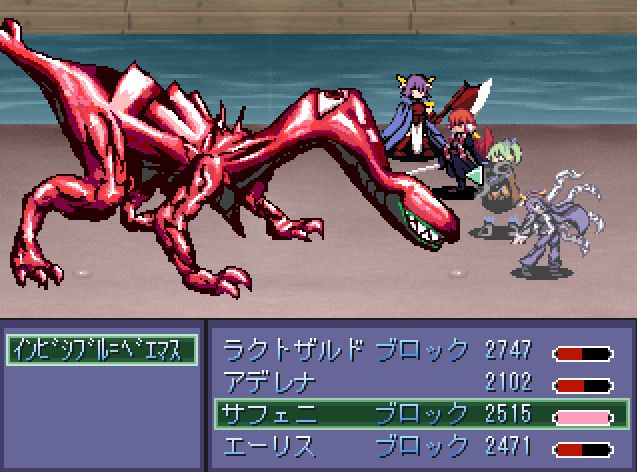
Task: Select enemy インビジブル=ベヒーモス in target list
Action: [101, 350]
